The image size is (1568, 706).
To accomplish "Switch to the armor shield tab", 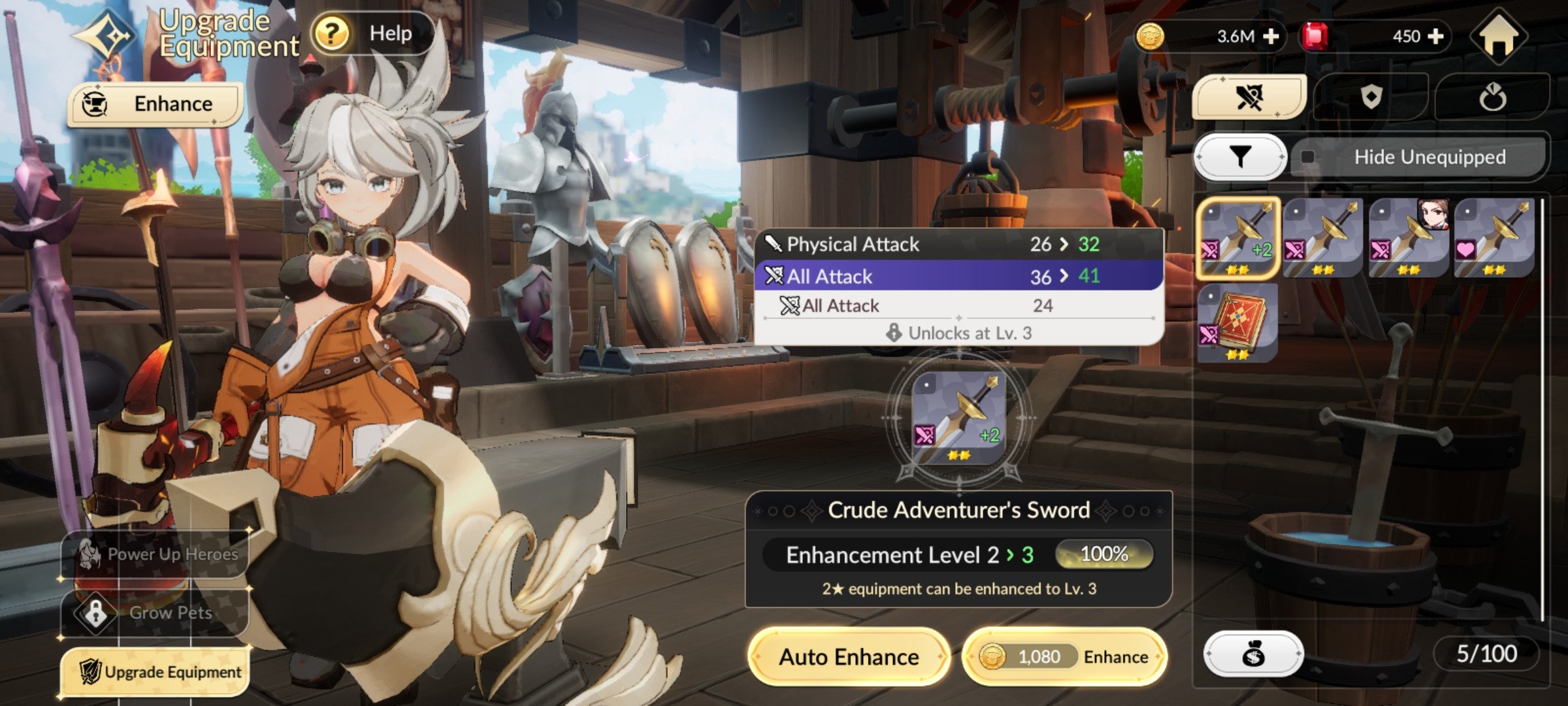I will (1371, 98).
